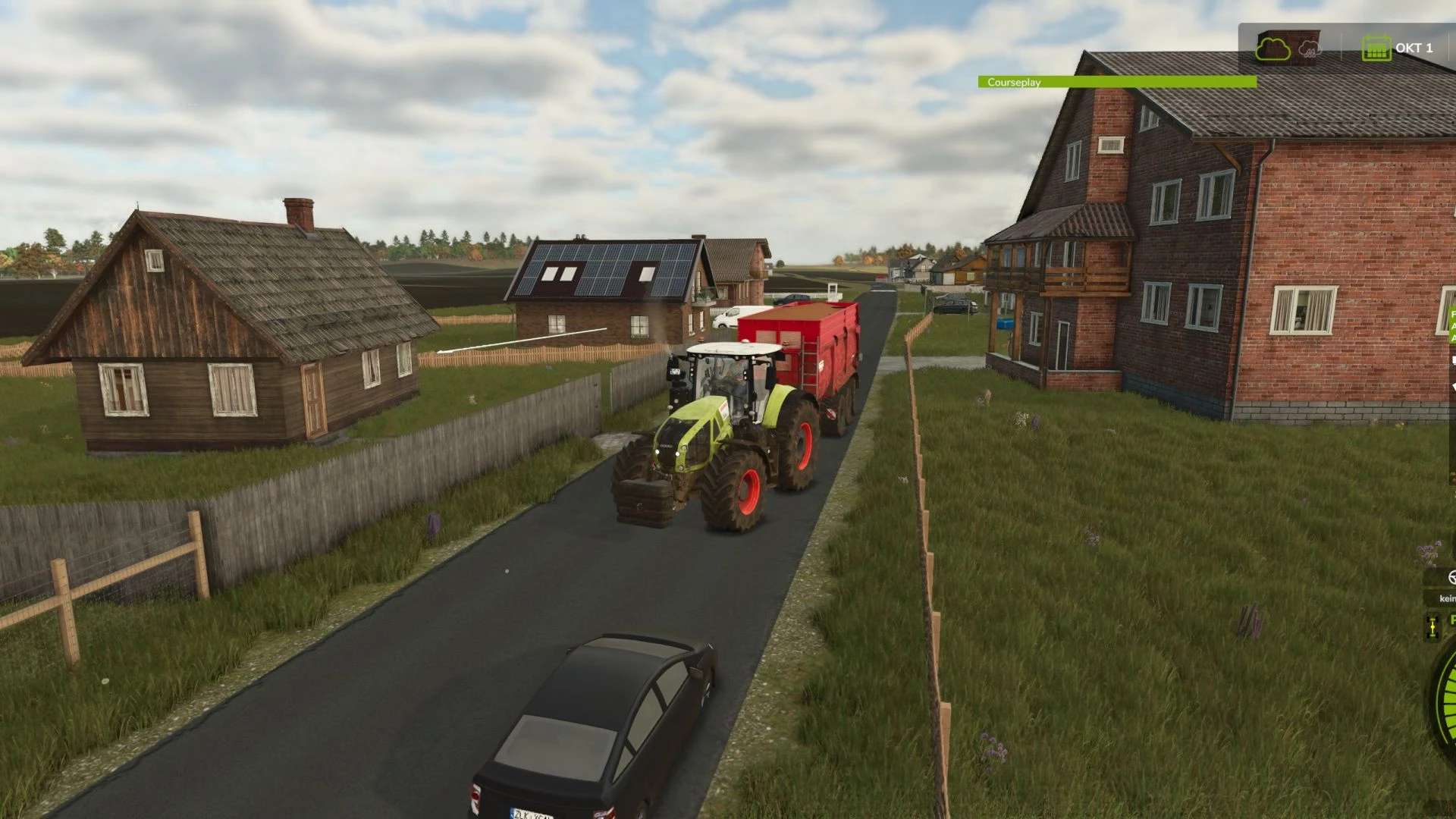Open the green calendar date icon
1456x819 pixels.
tap(1376, 49)
